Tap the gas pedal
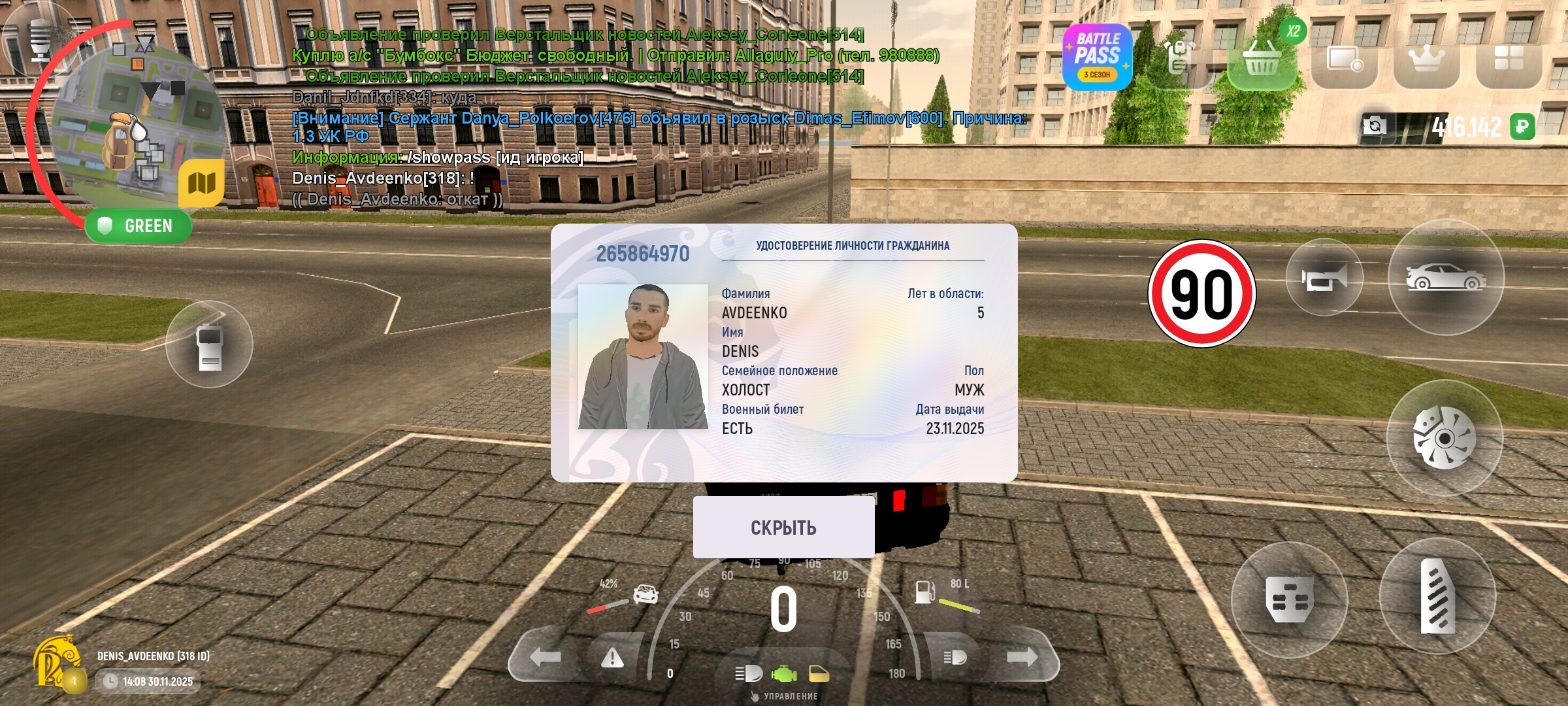The image size is (1568, 706). (1437, 596)
